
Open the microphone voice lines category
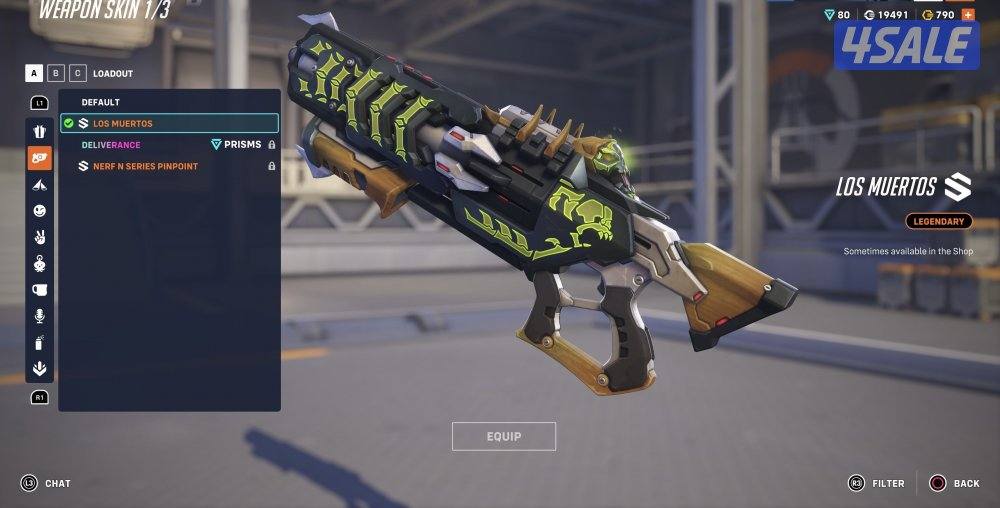[39, 316]
